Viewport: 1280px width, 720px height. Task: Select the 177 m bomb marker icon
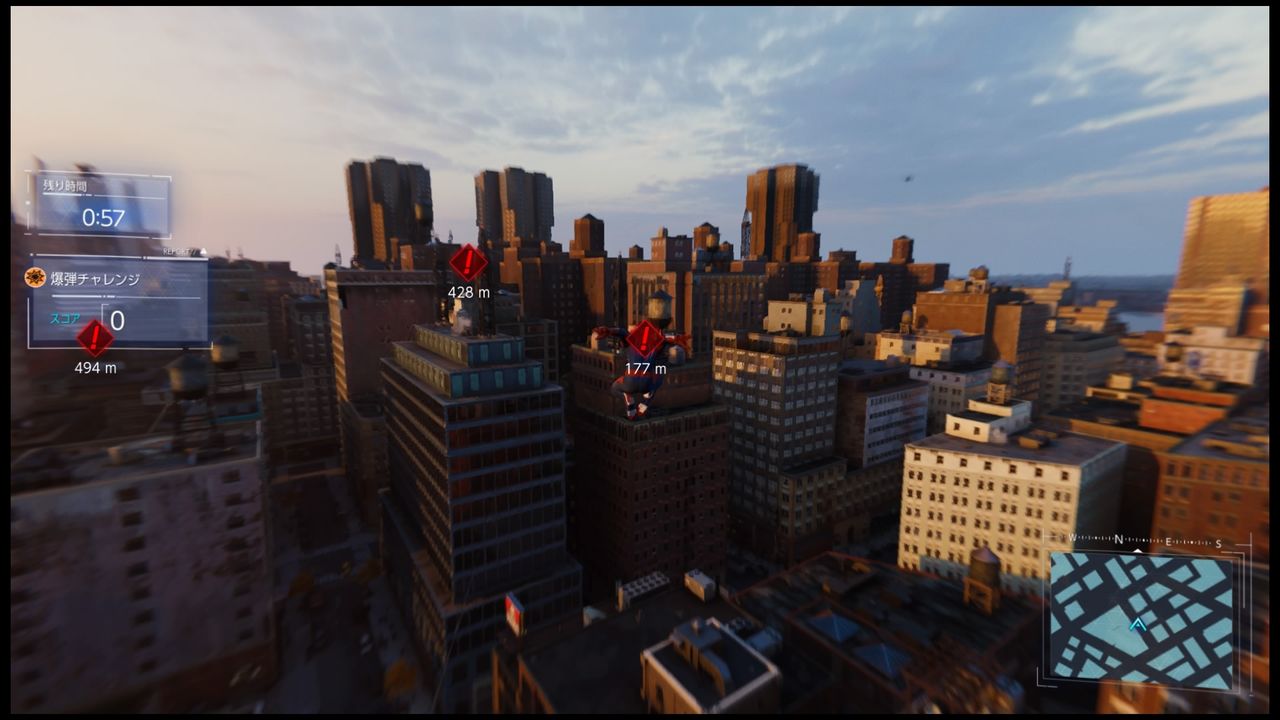coord(645,337)
